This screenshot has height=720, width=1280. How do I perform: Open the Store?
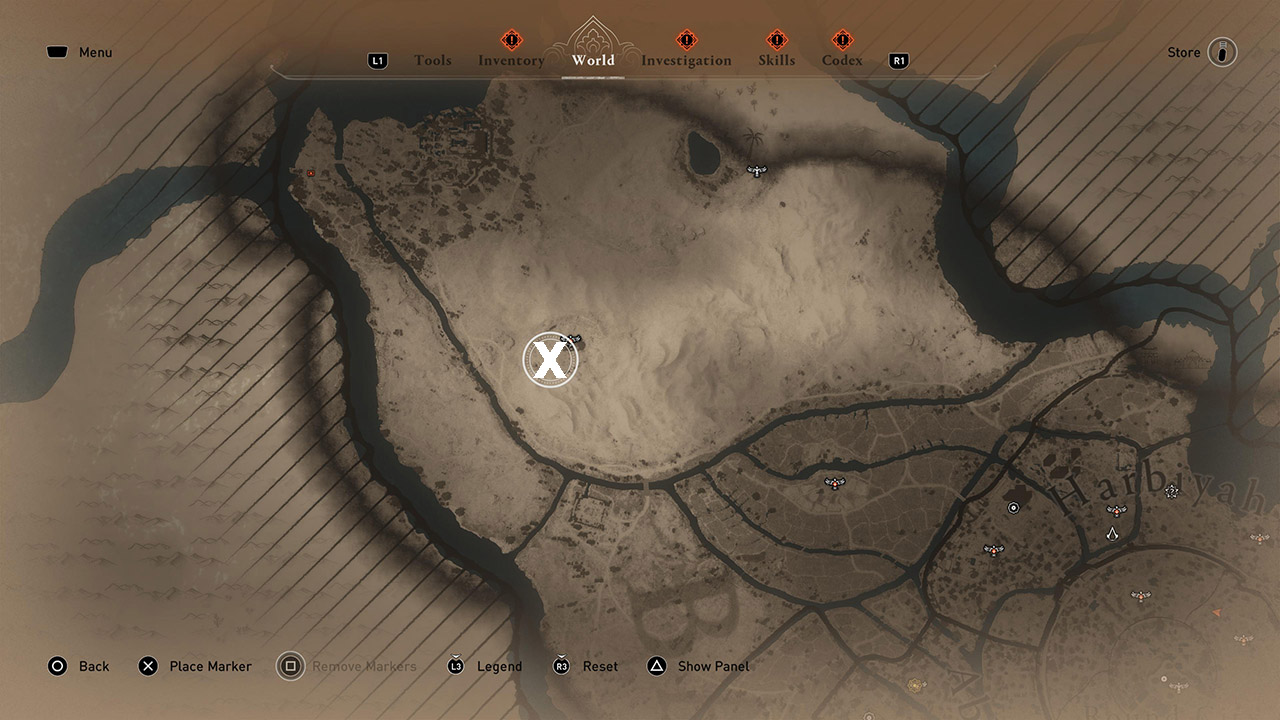click(1202, 52)
